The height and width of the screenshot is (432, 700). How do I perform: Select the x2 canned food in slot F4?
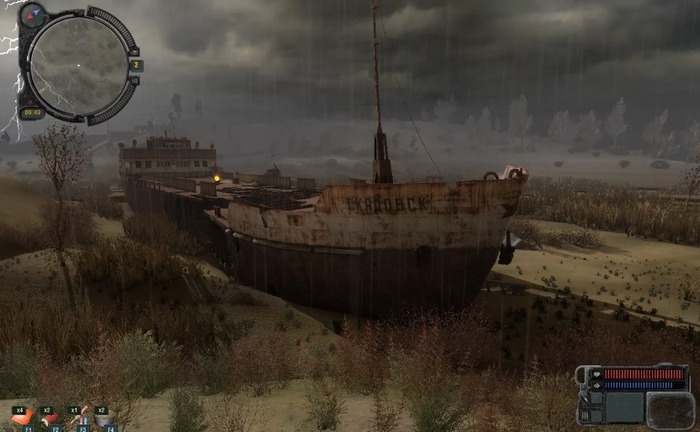point(104,417)
